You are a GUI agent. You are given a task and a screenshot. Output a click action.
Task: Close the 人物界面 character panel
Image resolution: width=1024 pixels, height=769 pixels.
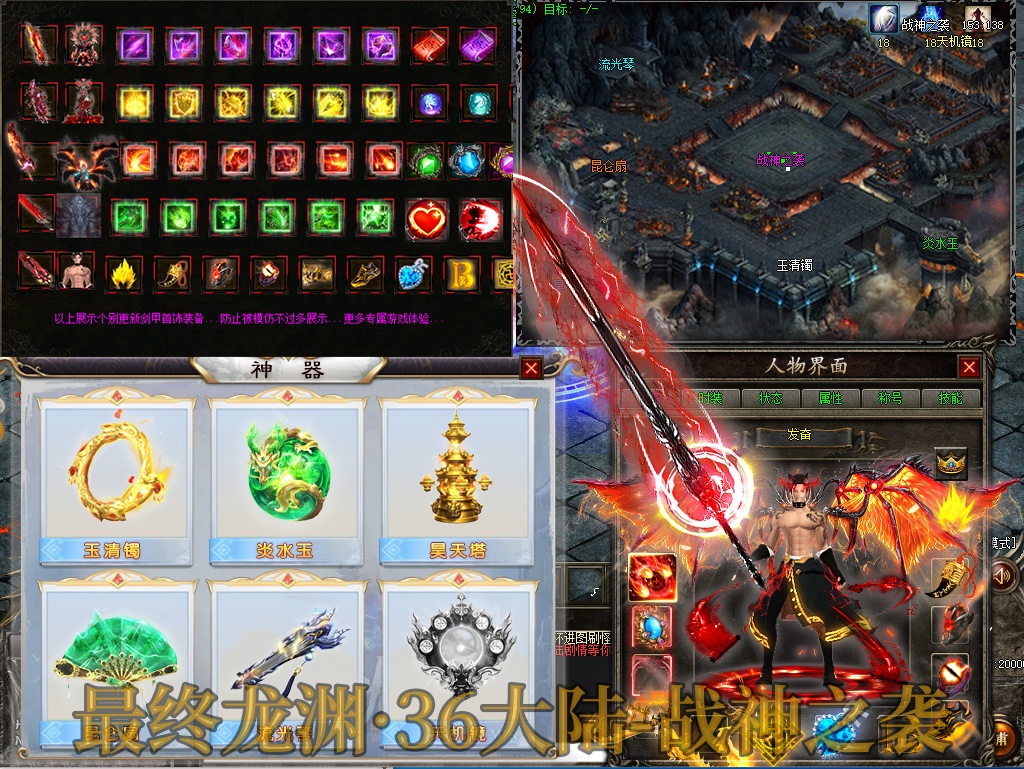pos(968,367)
